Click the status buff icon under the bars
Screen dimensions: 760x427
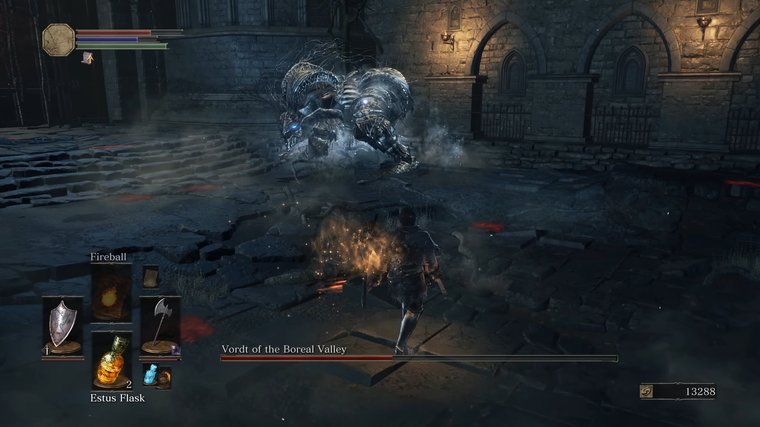[88, 58]
